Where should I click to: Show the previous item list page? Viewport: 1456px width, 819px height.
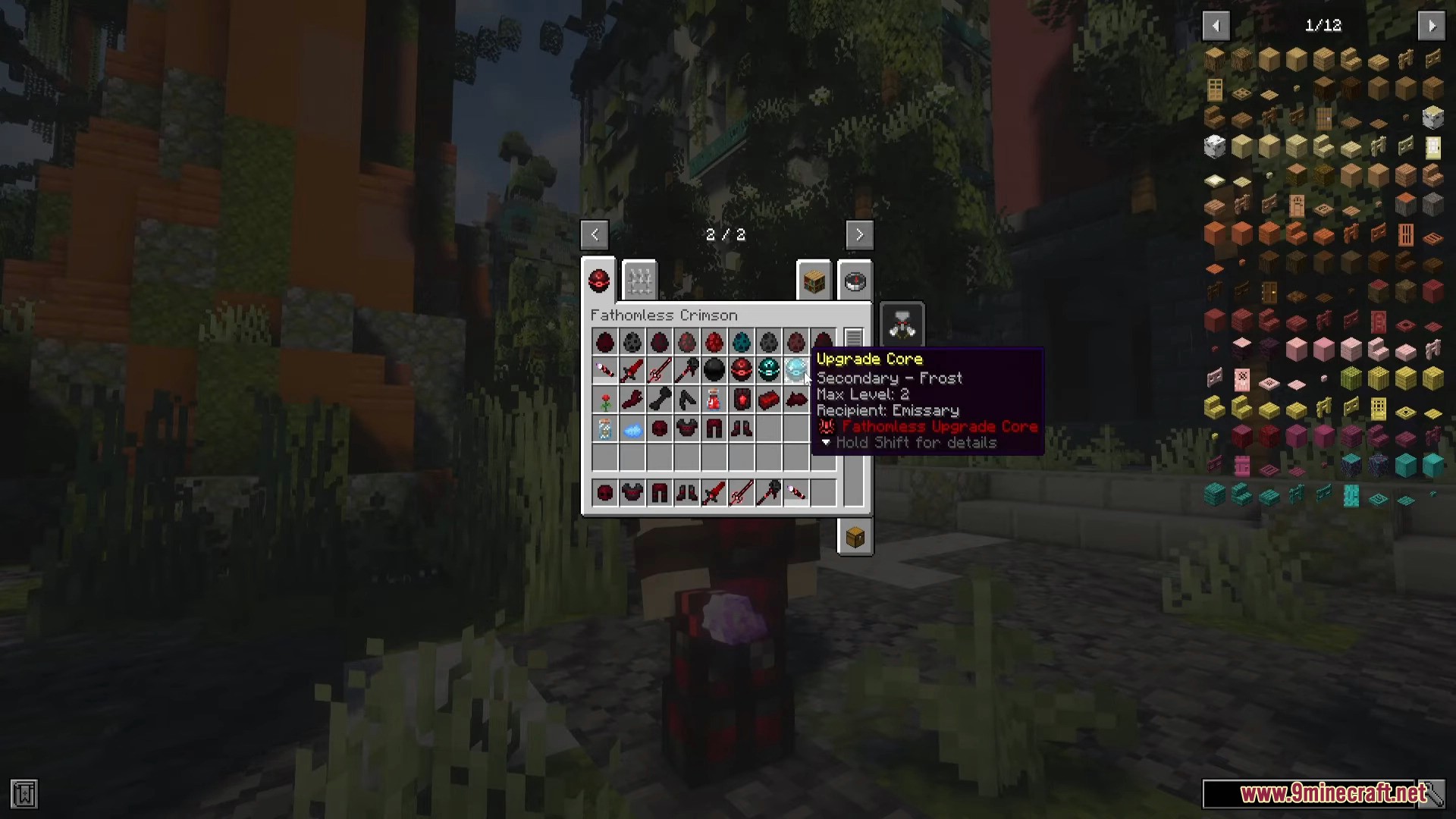[x=1216, y=26]
